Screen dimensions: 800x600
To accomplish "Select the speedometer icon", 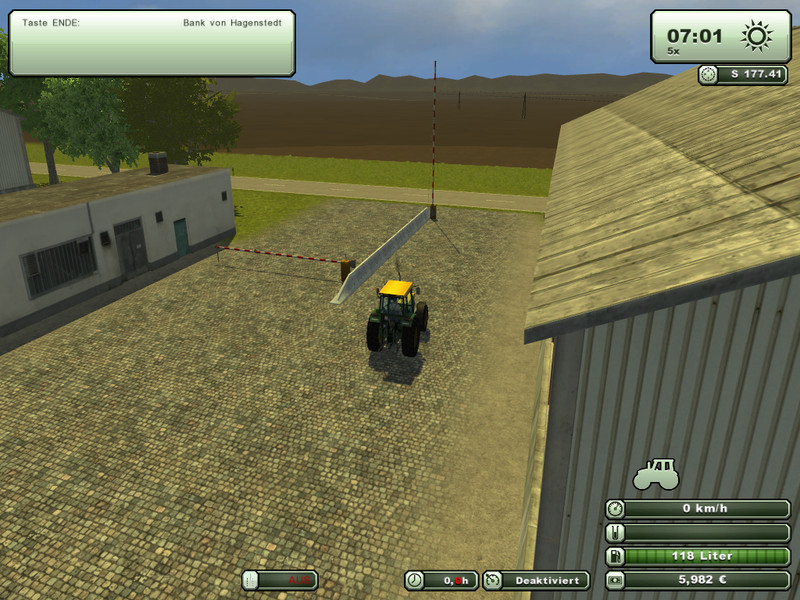I will [x=616, y=508].
